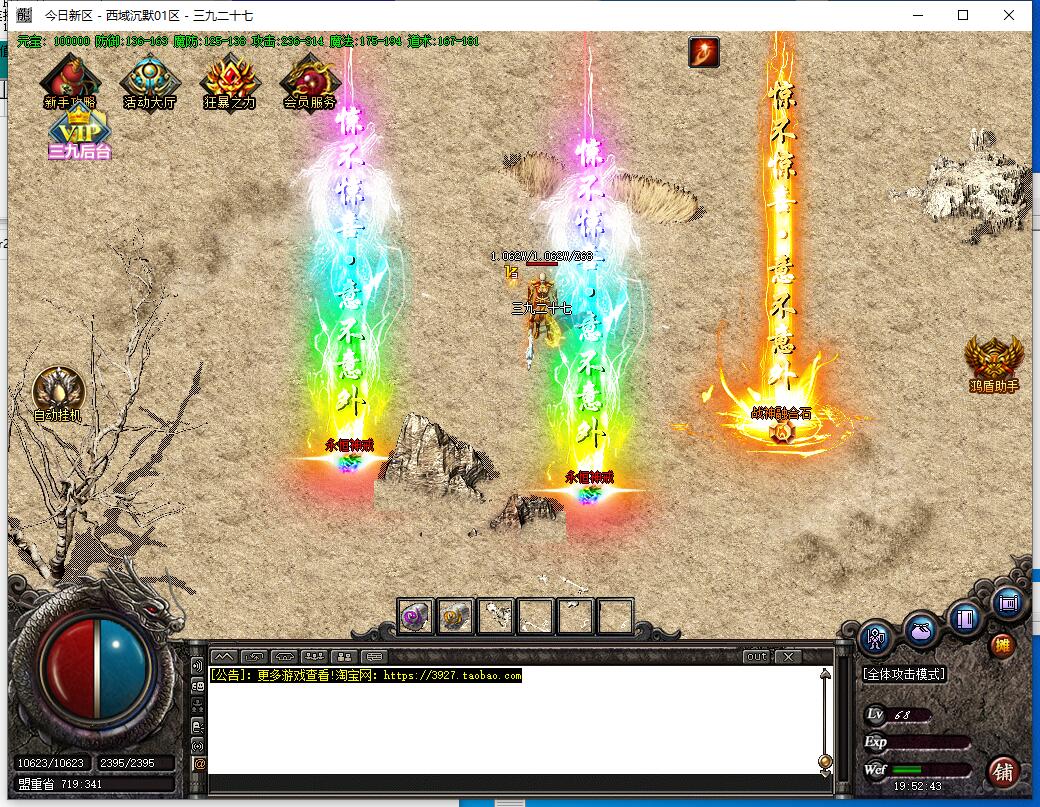Open the red 铺 shop button
Image resolution: width=1040 pixels, height=807 pixels.
[1004, 771]
